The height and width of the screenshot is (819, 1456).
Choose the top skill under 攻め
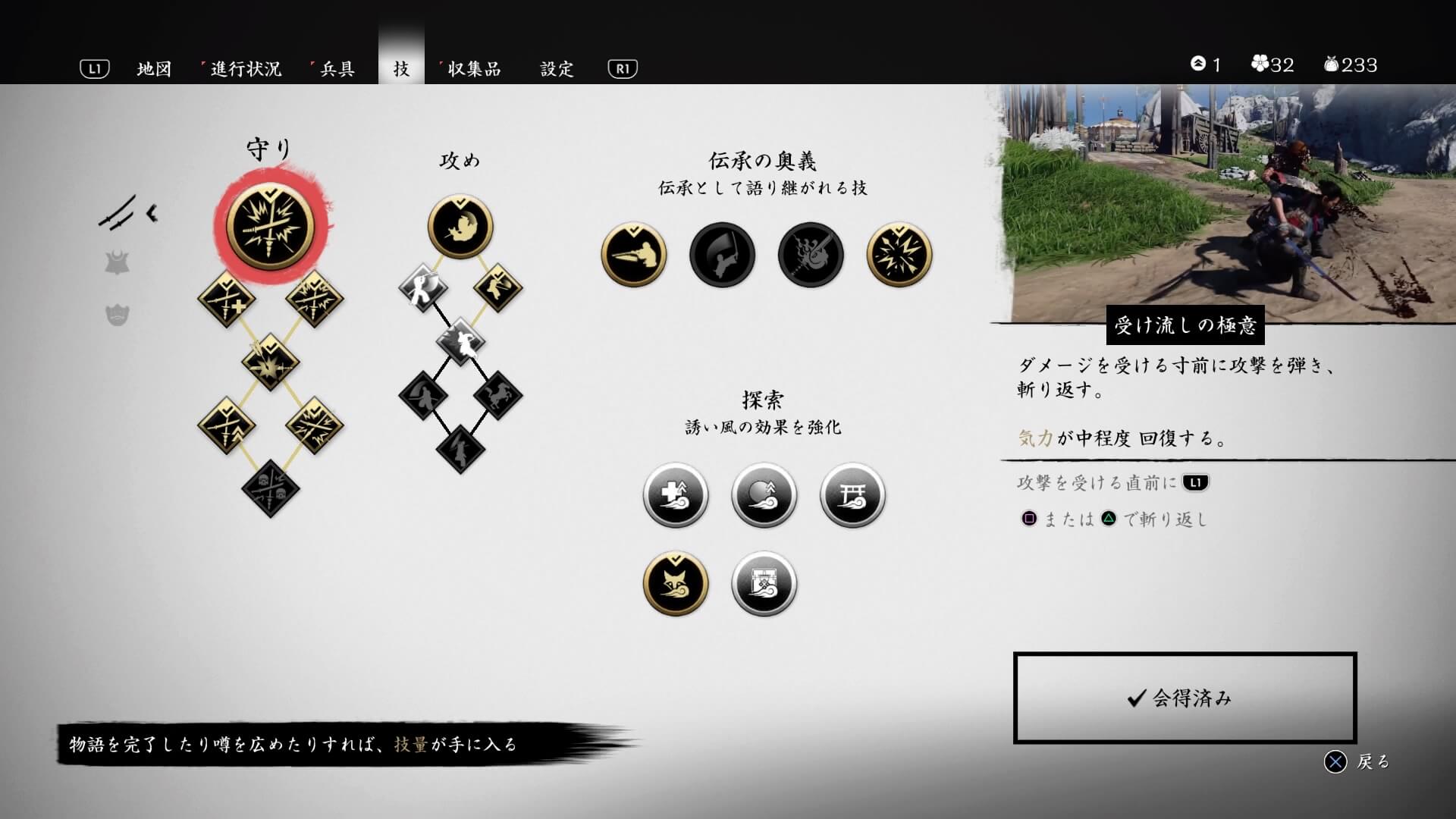click(x=460, y=226)
